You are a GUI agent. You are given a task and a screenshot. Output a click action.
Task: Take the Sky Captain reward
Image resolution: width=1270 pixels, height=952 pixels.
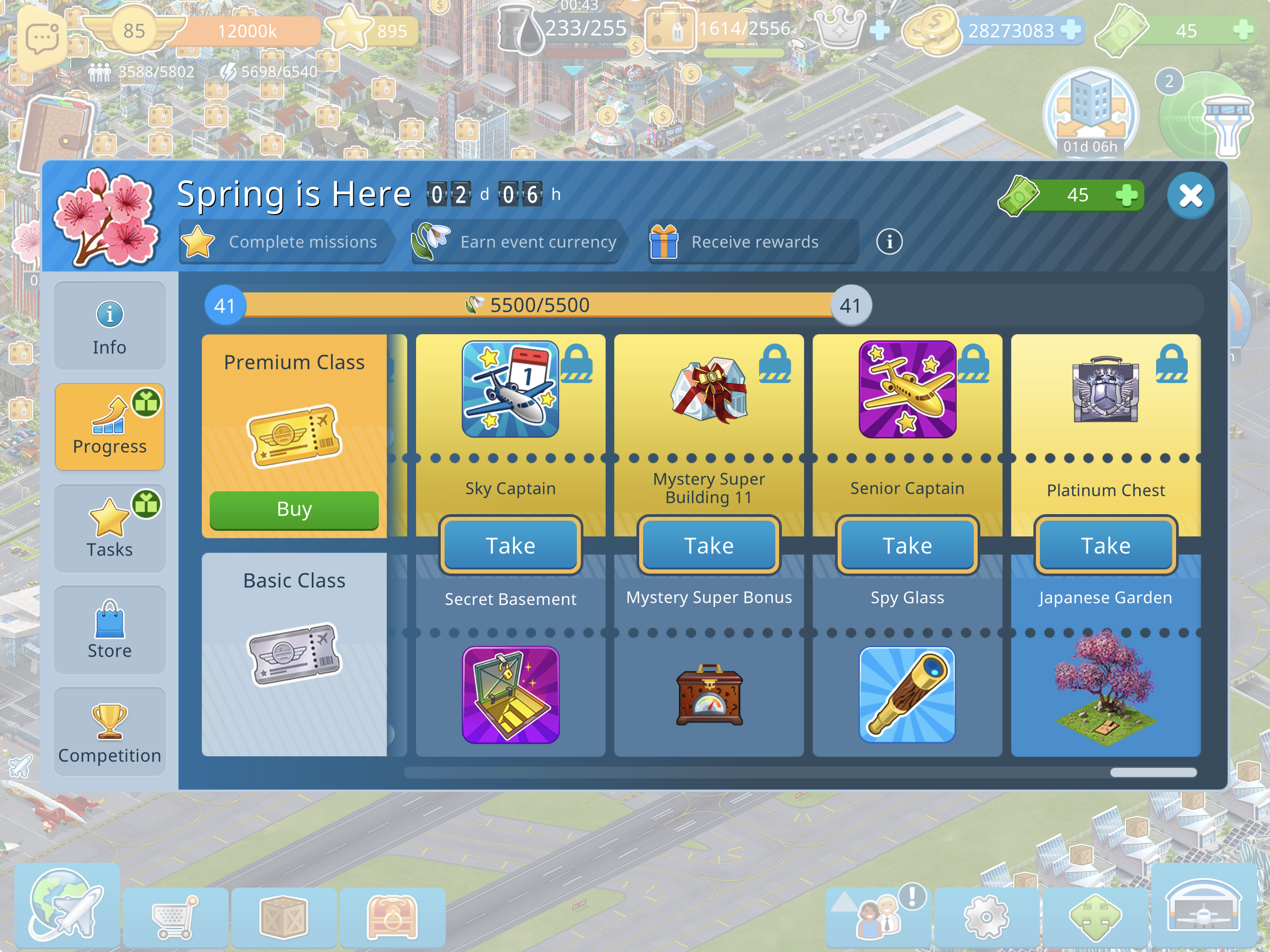[510, 545]
